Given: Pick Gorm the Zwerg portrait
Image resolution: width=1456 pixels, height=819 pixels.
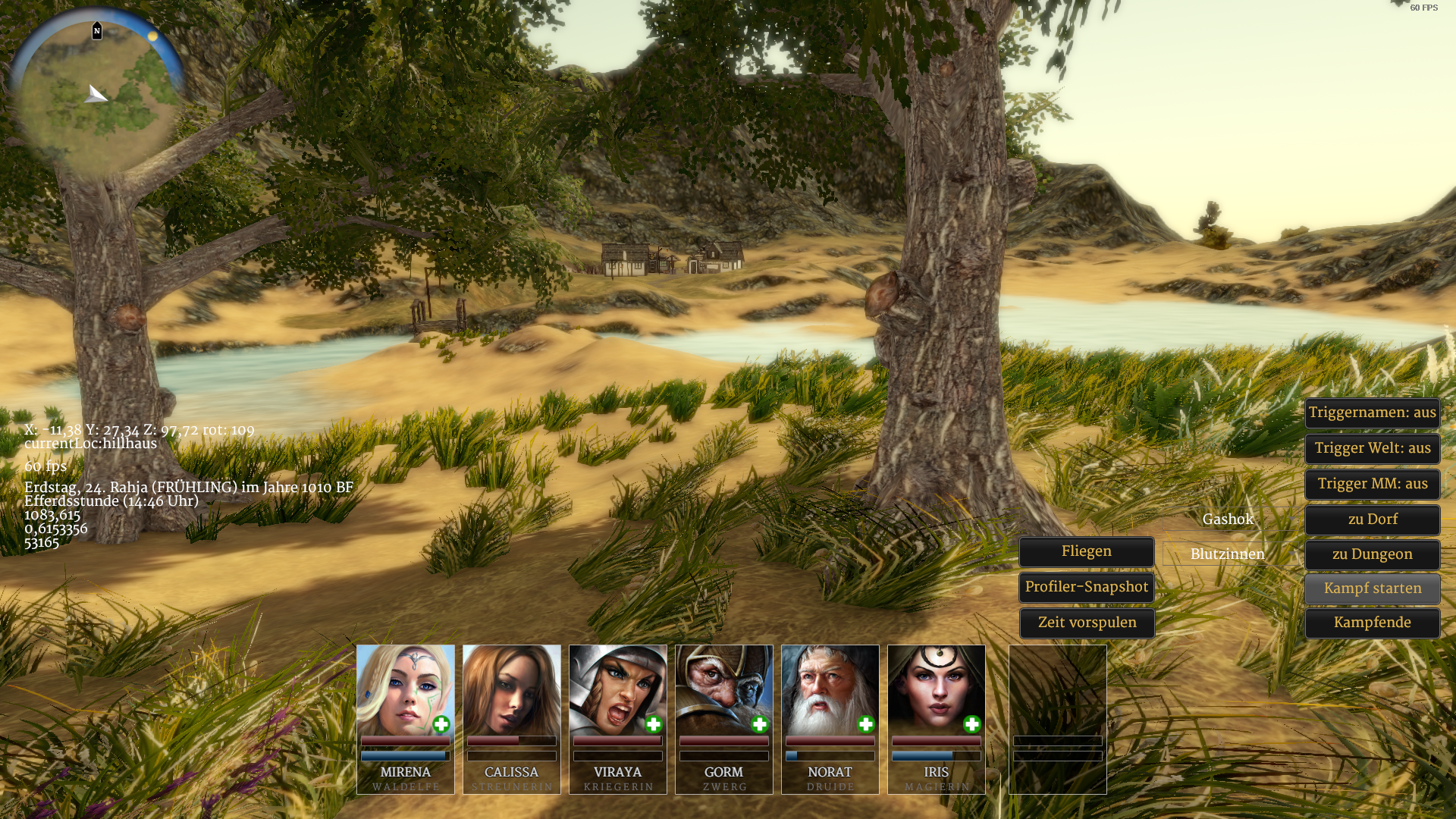Looking at the screenshot, I should click(723, 689).
